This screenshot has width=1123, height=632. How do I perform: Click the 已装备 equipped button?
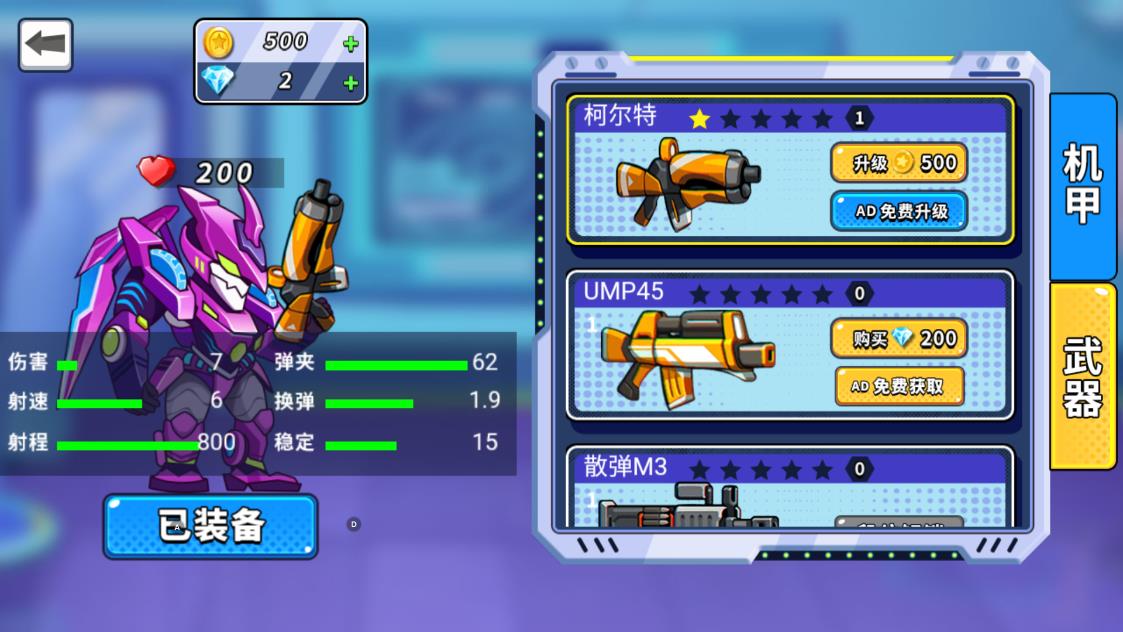210,526
